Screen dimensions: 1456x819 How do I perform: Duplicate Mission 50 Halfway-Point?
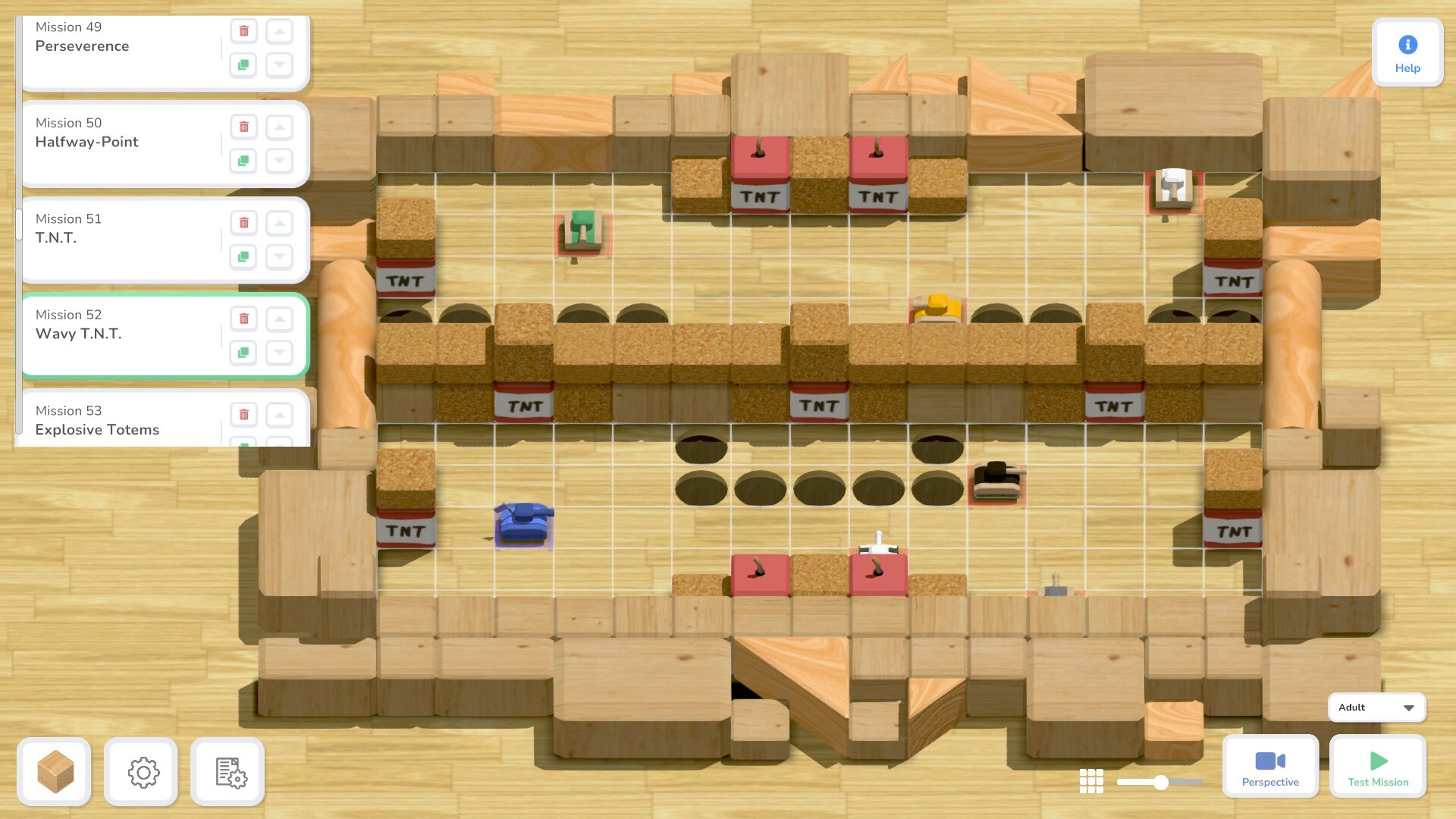click(243, 162)
